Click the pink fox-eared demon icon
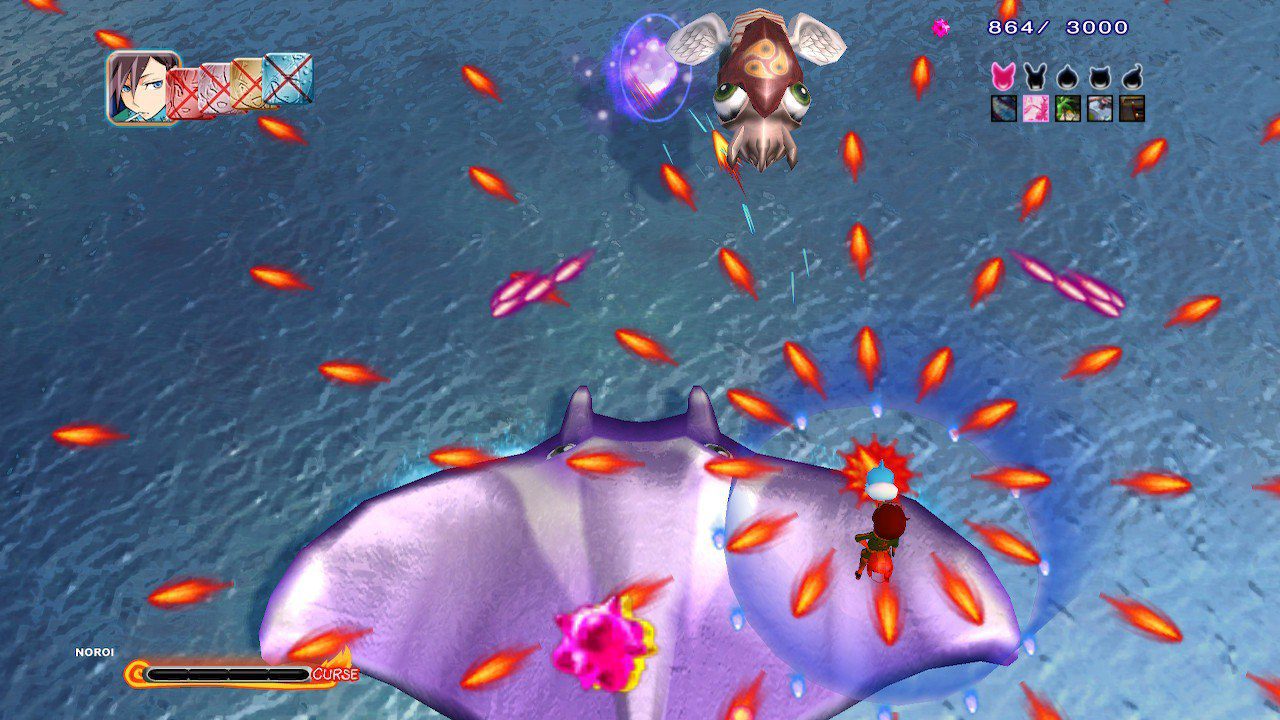1280x720 pixels. [x=1003, y=77]
